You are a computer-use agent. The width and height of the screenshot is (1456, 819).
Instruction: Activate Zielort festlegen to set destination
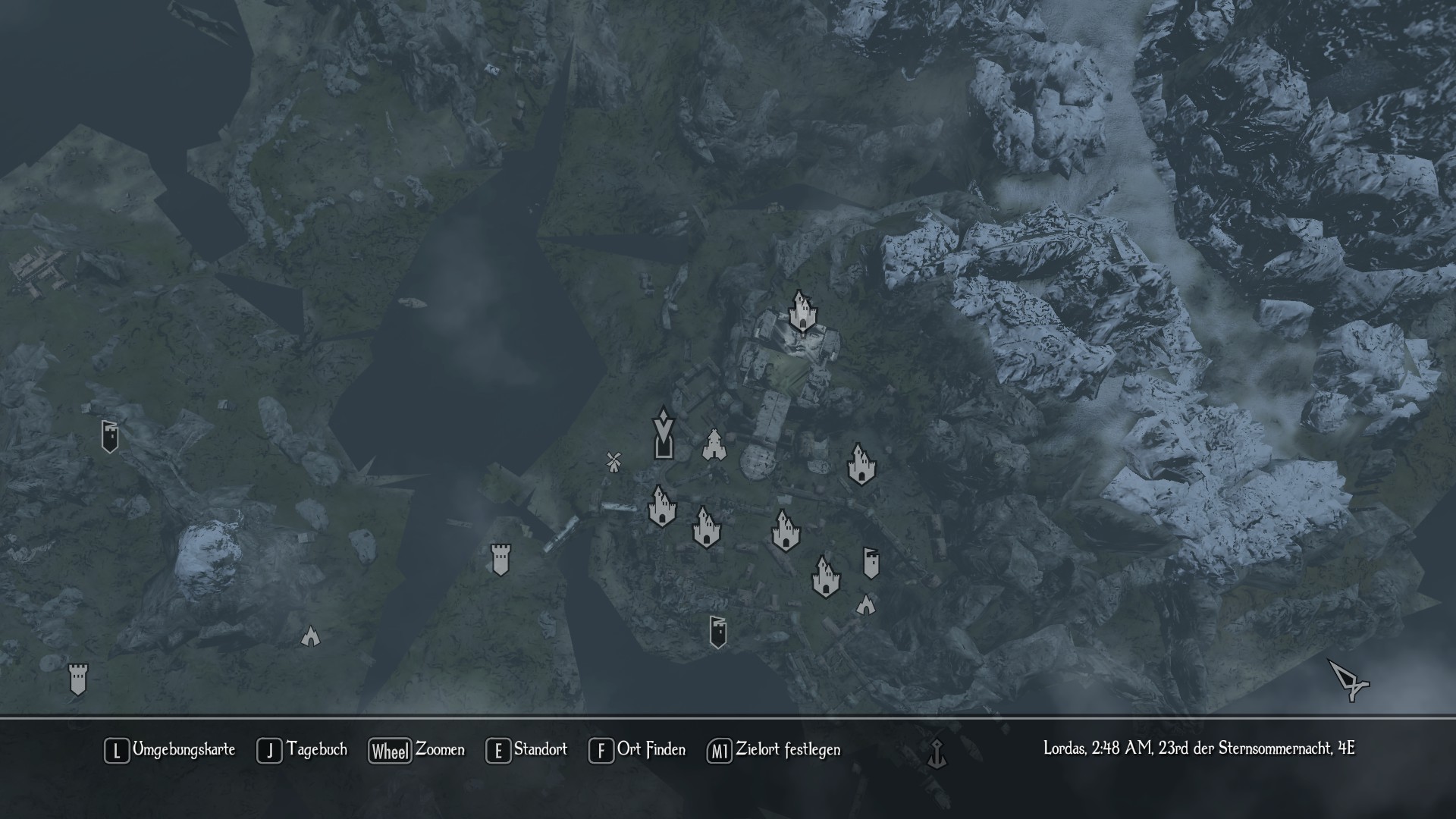coord(773,750)
